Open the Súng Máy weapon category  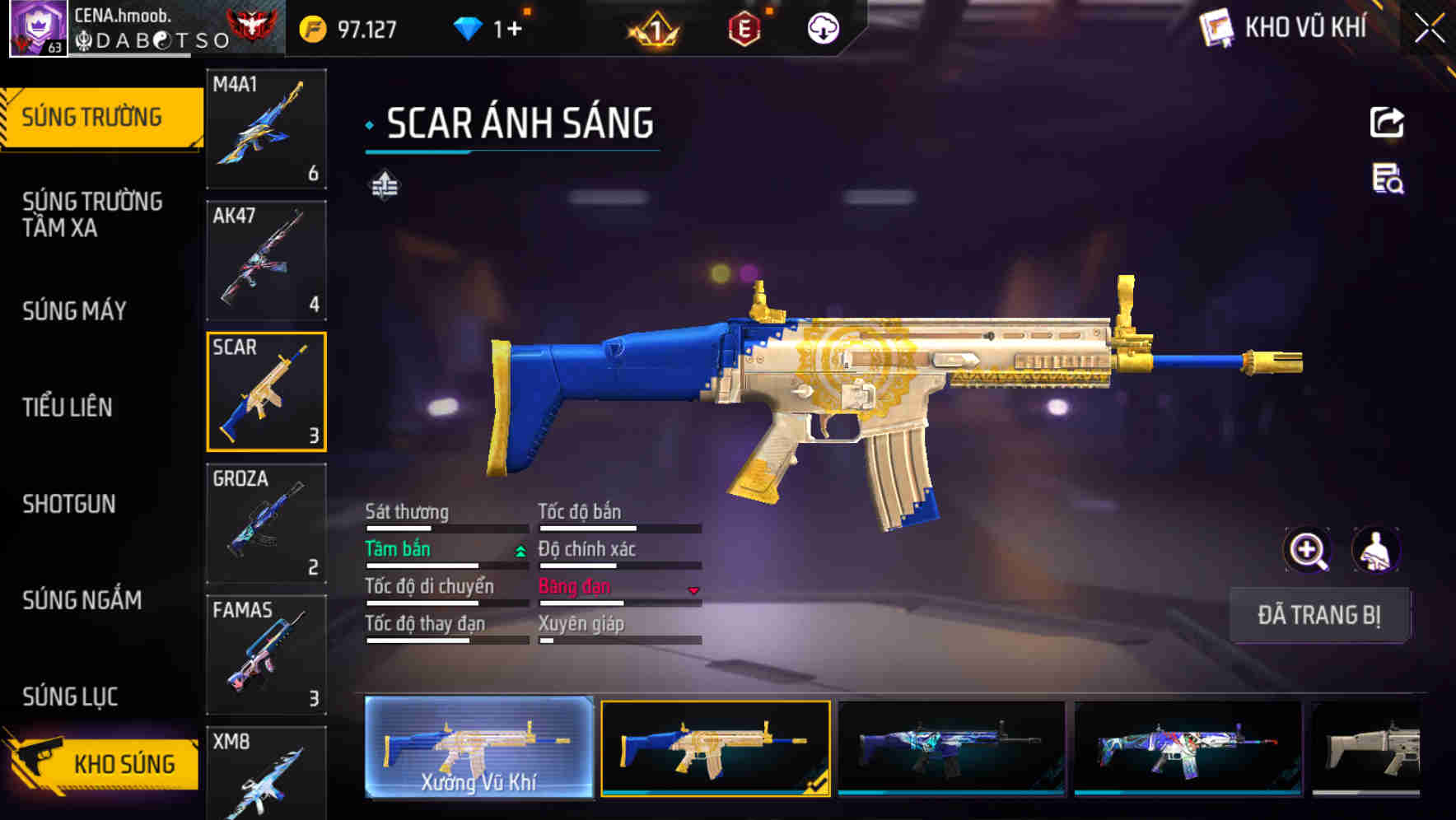pyautogui.click(x=75, y=310)
